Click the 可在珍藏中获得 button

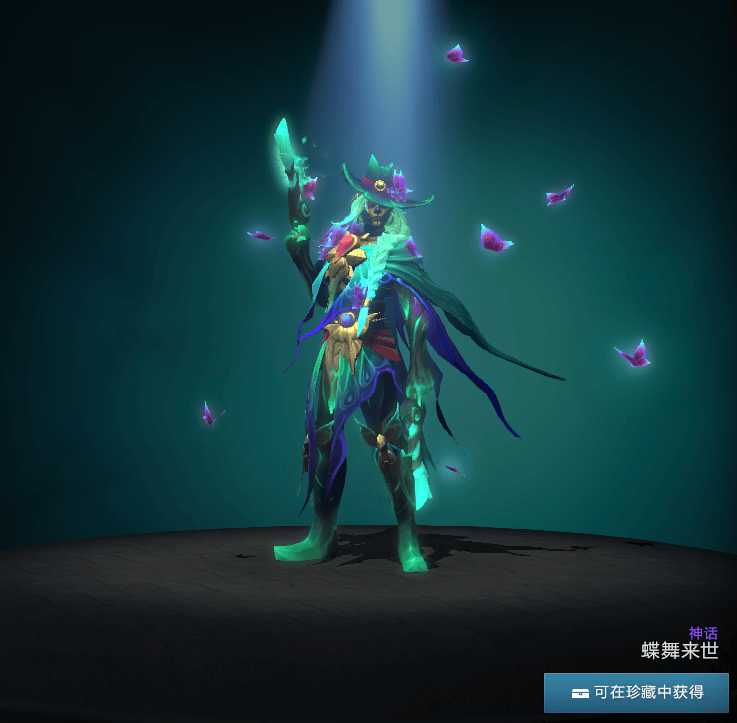636,692
